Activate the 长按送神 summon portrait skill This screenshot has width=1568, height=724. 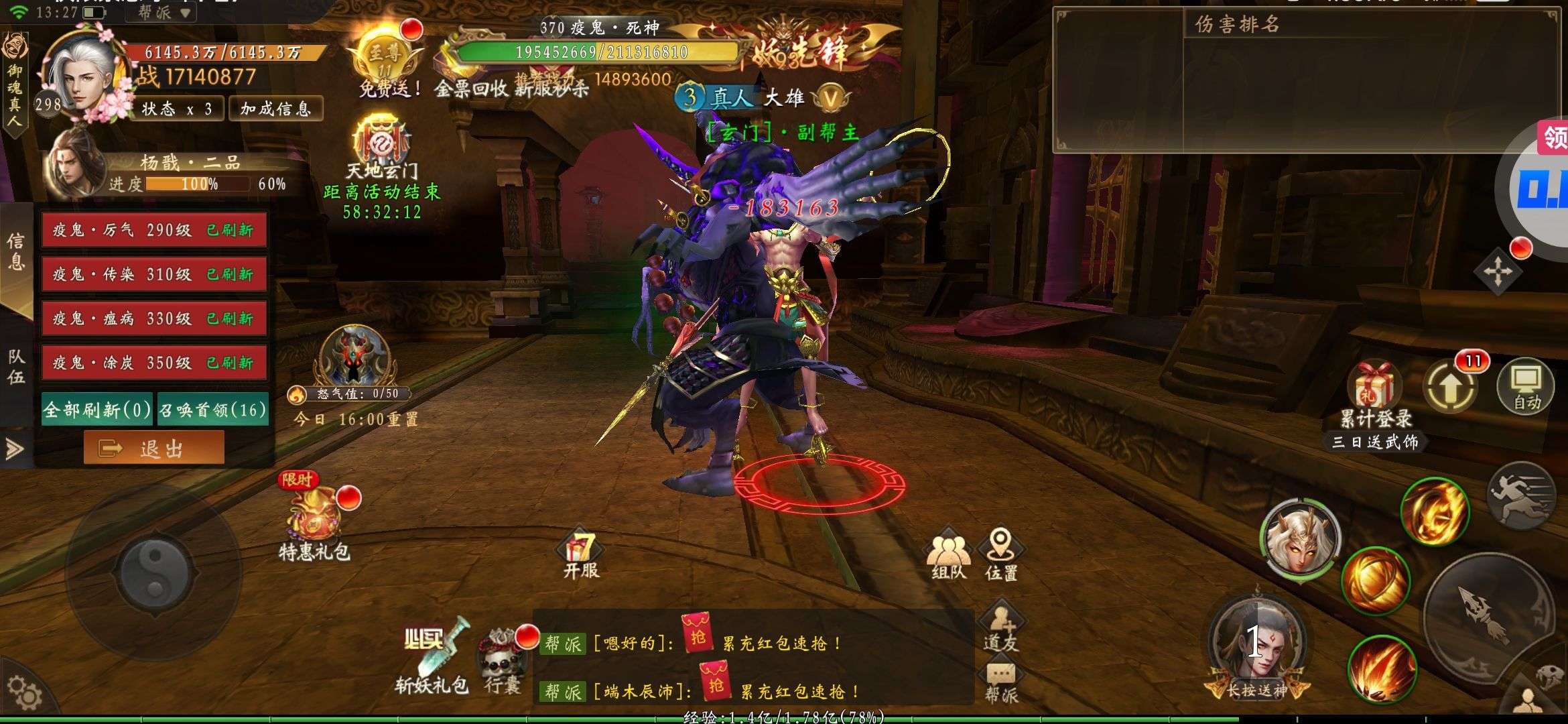point(1256,647)
